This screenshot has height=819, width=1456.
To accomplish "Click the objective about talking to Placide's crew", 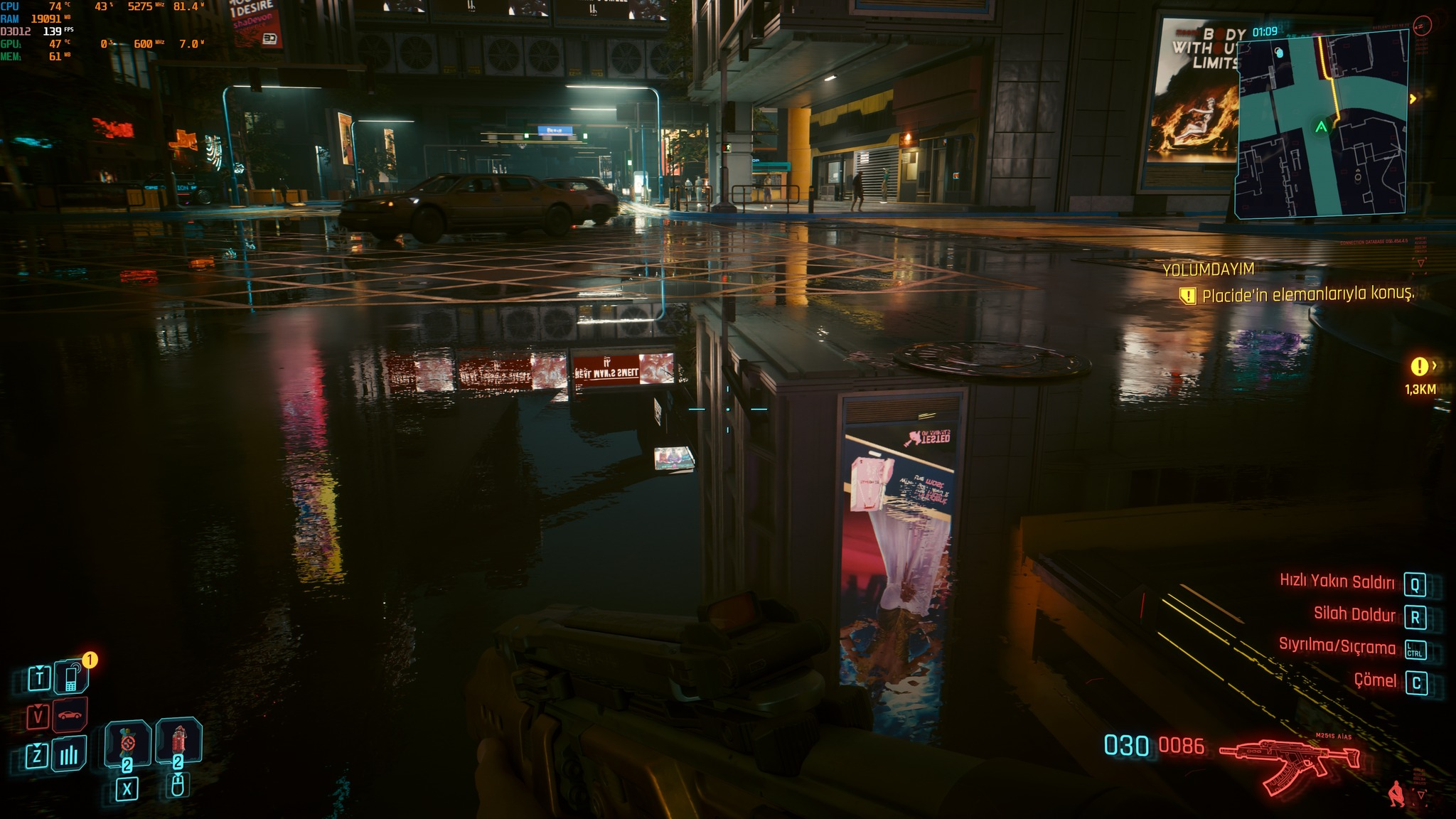I will pos(1307,295).
